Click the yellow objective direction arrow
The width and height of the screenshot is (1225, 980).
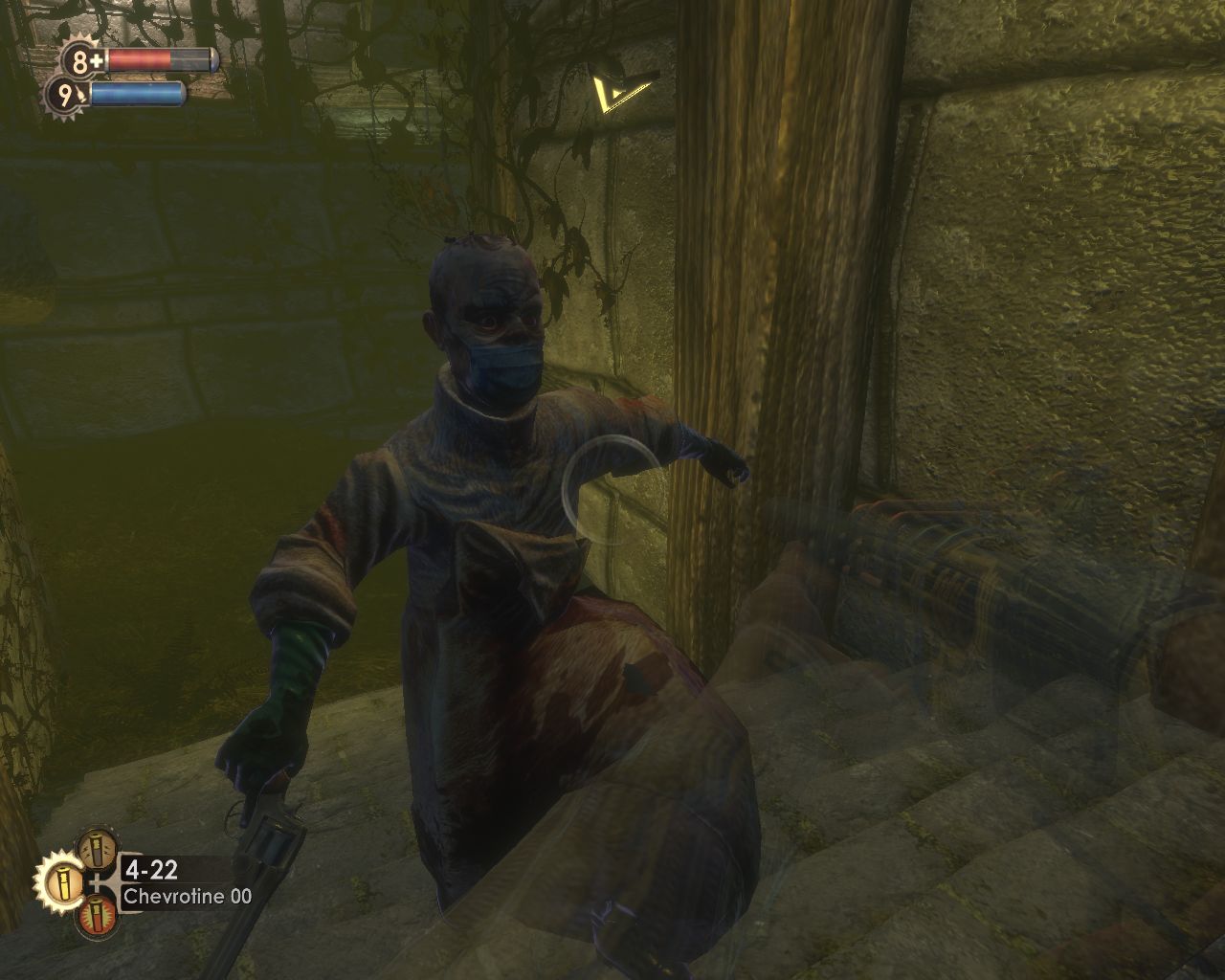point(619,92)
